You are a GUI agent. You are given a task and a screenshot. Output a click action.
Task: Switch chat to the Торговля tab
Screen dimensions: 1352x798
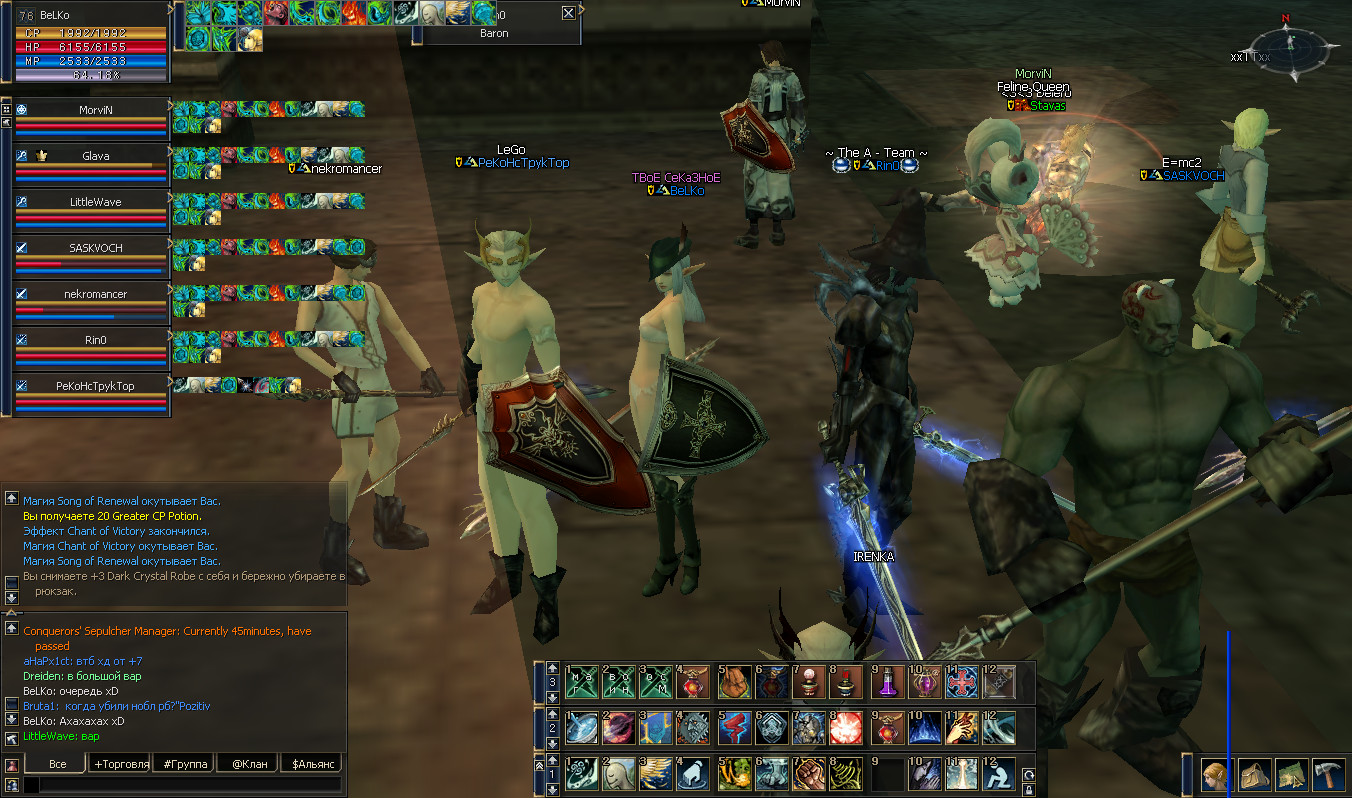[x=120, y=764]
